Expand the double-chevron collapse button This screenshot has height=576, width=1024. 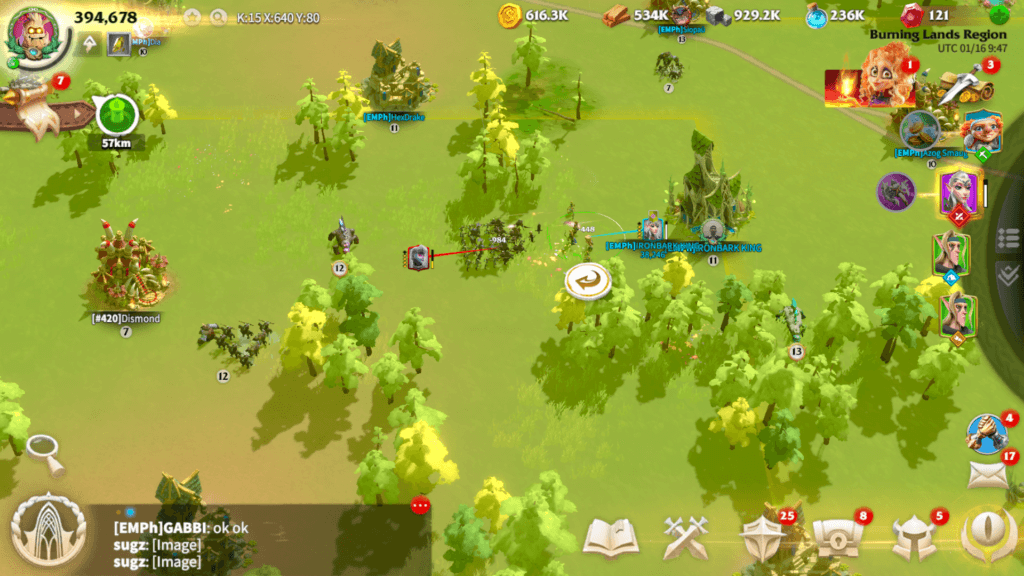click(x=1008, y=273)
